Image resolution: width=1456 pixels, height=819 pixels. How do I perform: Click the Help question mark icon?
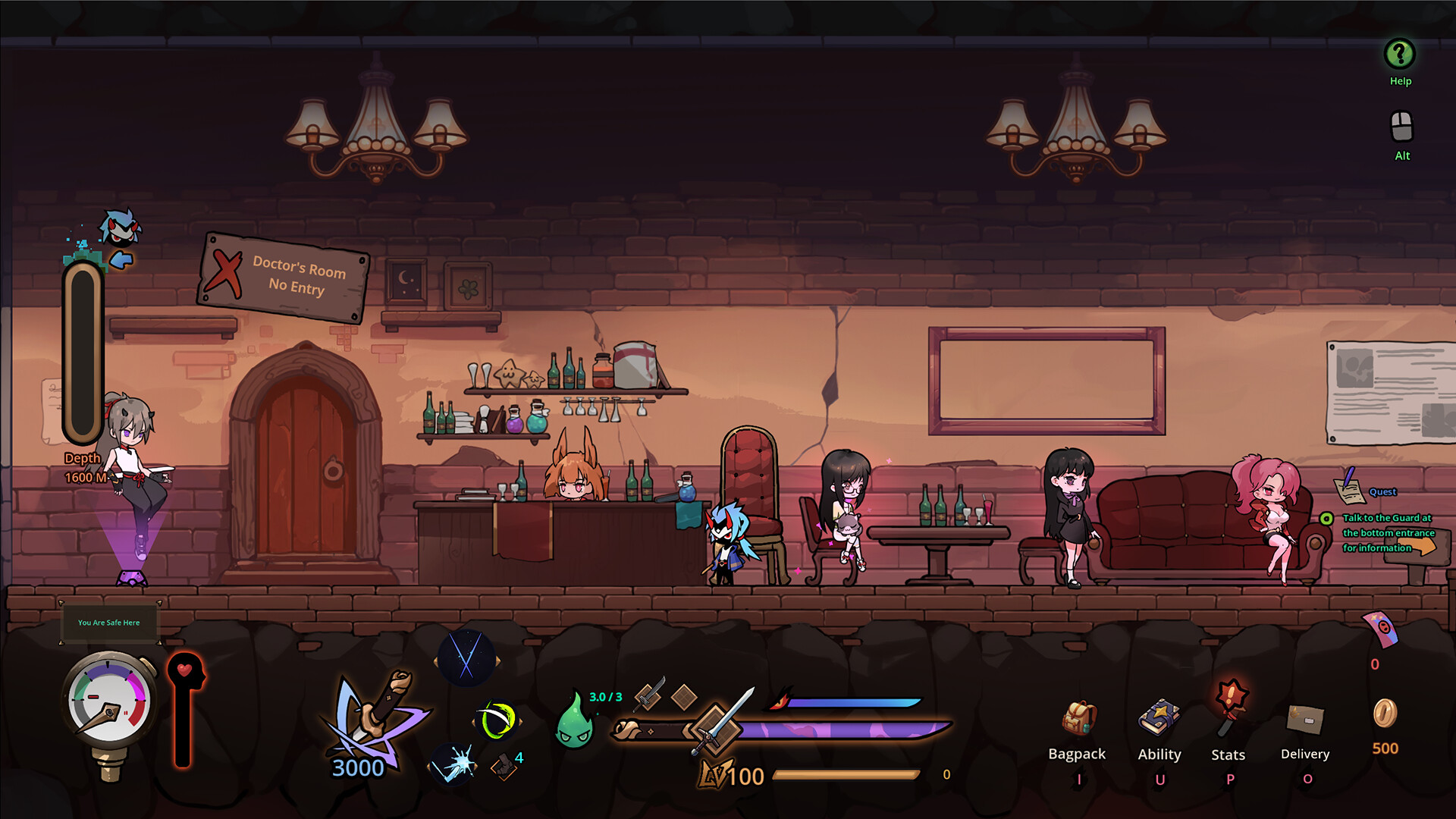tap(1399, 55)
